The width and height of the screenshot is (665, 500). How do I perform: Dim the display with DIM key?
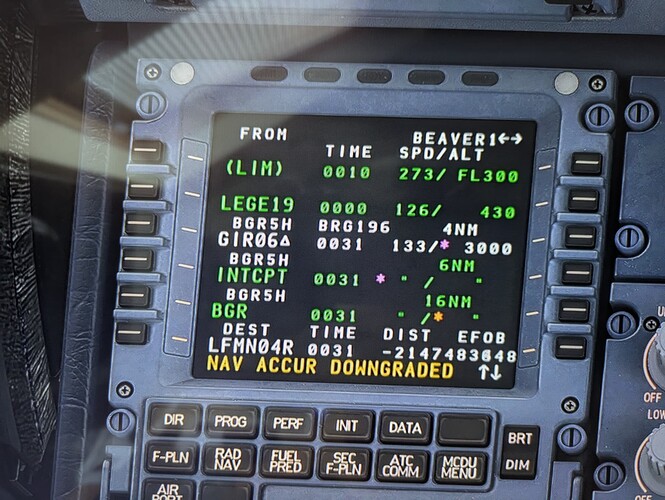[x=520, y=463]
